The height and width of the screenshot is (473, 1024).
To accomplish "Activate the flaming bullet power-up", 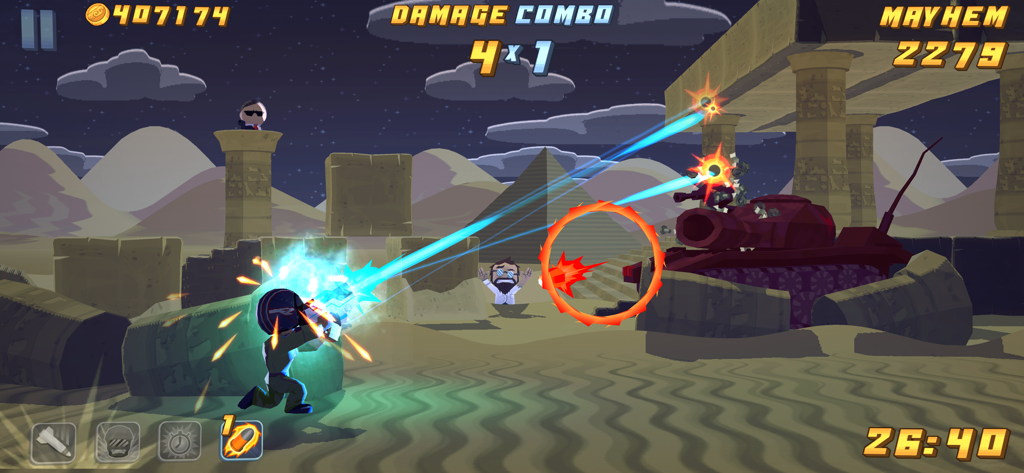I will 242,440.
